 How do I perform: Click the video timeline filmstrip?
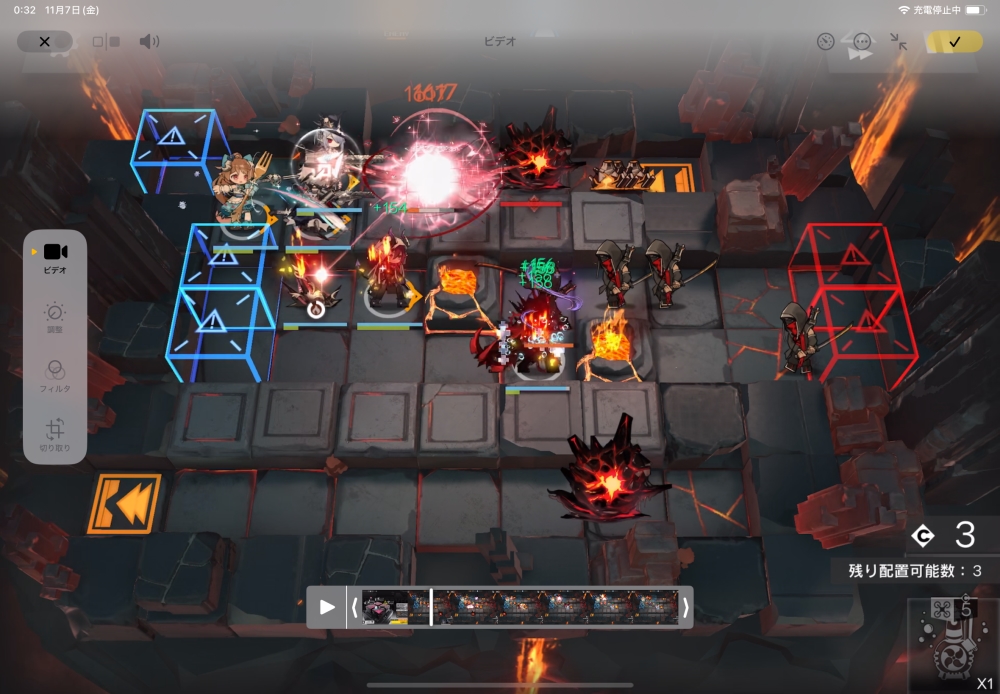(520, 607)
